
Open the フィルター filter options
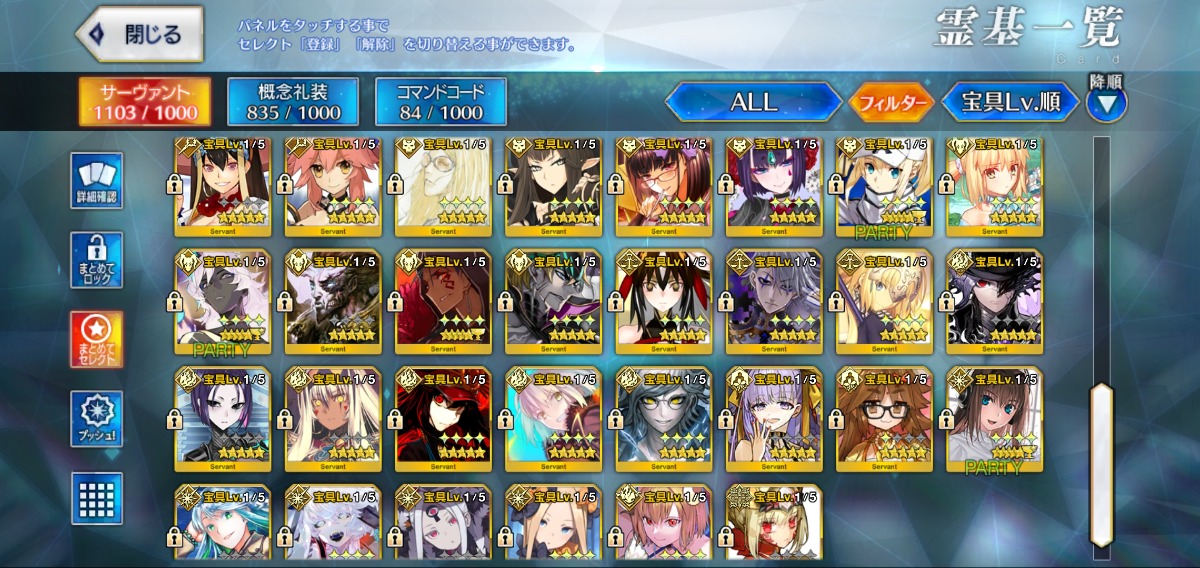891,102
